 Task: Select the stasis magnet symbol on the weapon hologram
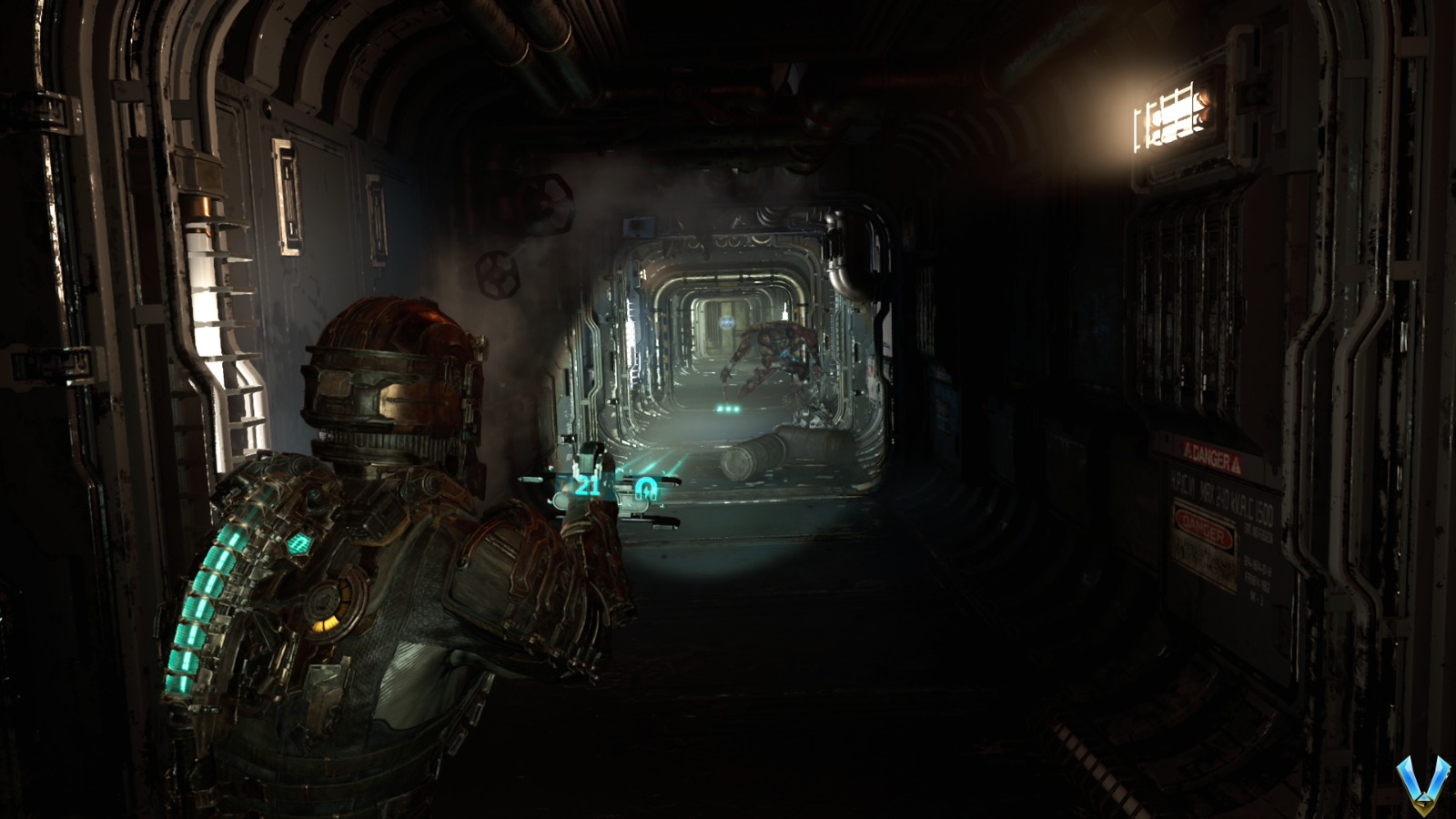click(646, 489)
